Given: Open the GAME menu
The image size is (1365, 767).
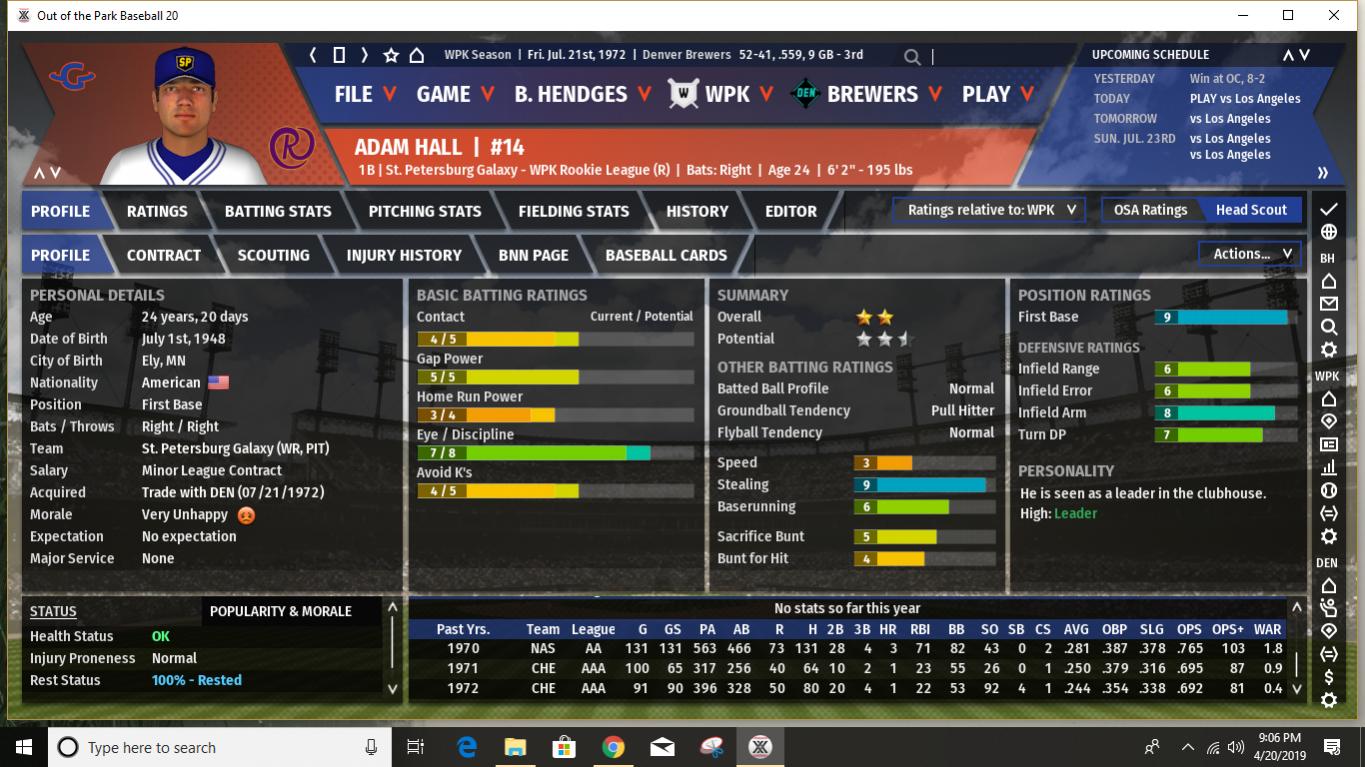Looking at the screenshot, I should pos(455,94).
